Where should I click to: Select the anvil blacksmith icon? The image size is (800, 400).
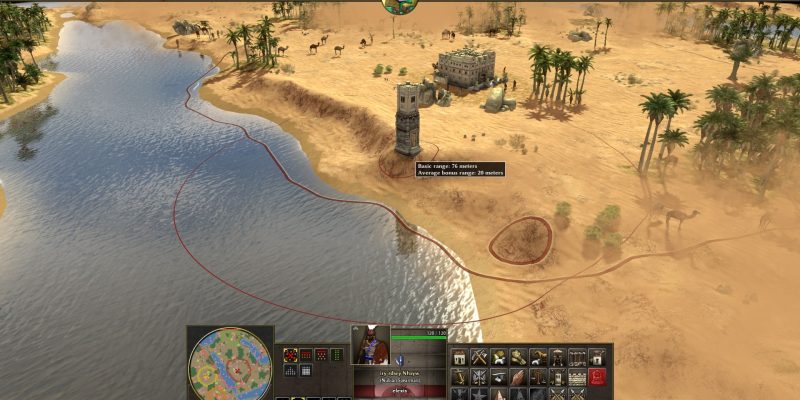498,377
